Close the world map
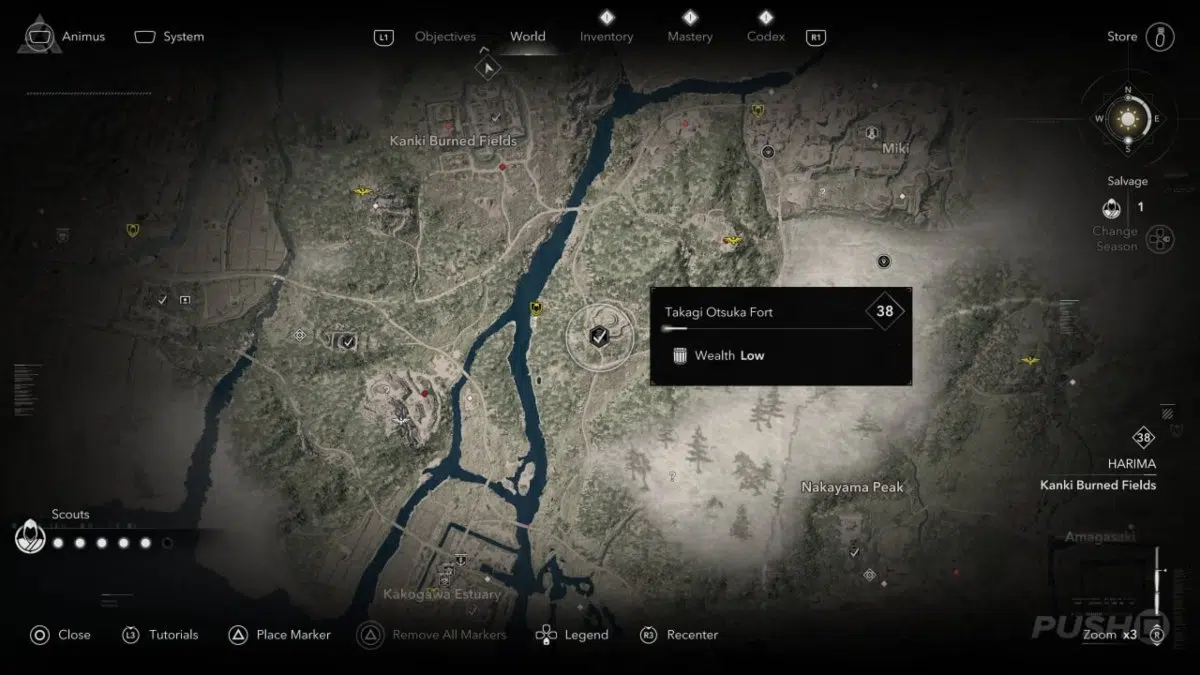The height and width of the screenshot is (675, 1200). 74,634
